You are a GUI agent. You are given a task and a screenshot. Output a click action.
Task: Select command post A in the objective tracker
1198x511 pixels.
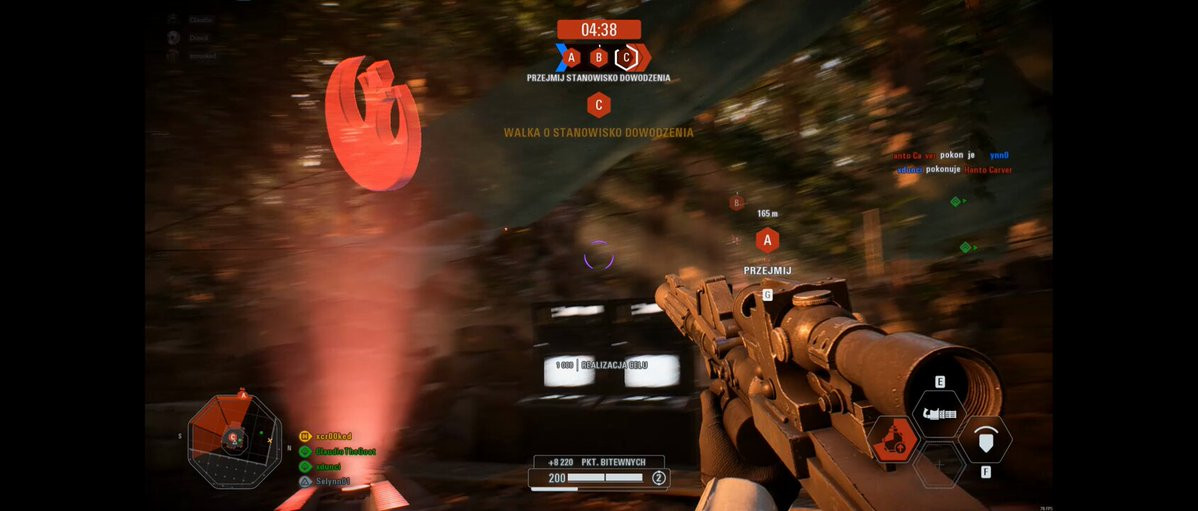tap(571, 57)
